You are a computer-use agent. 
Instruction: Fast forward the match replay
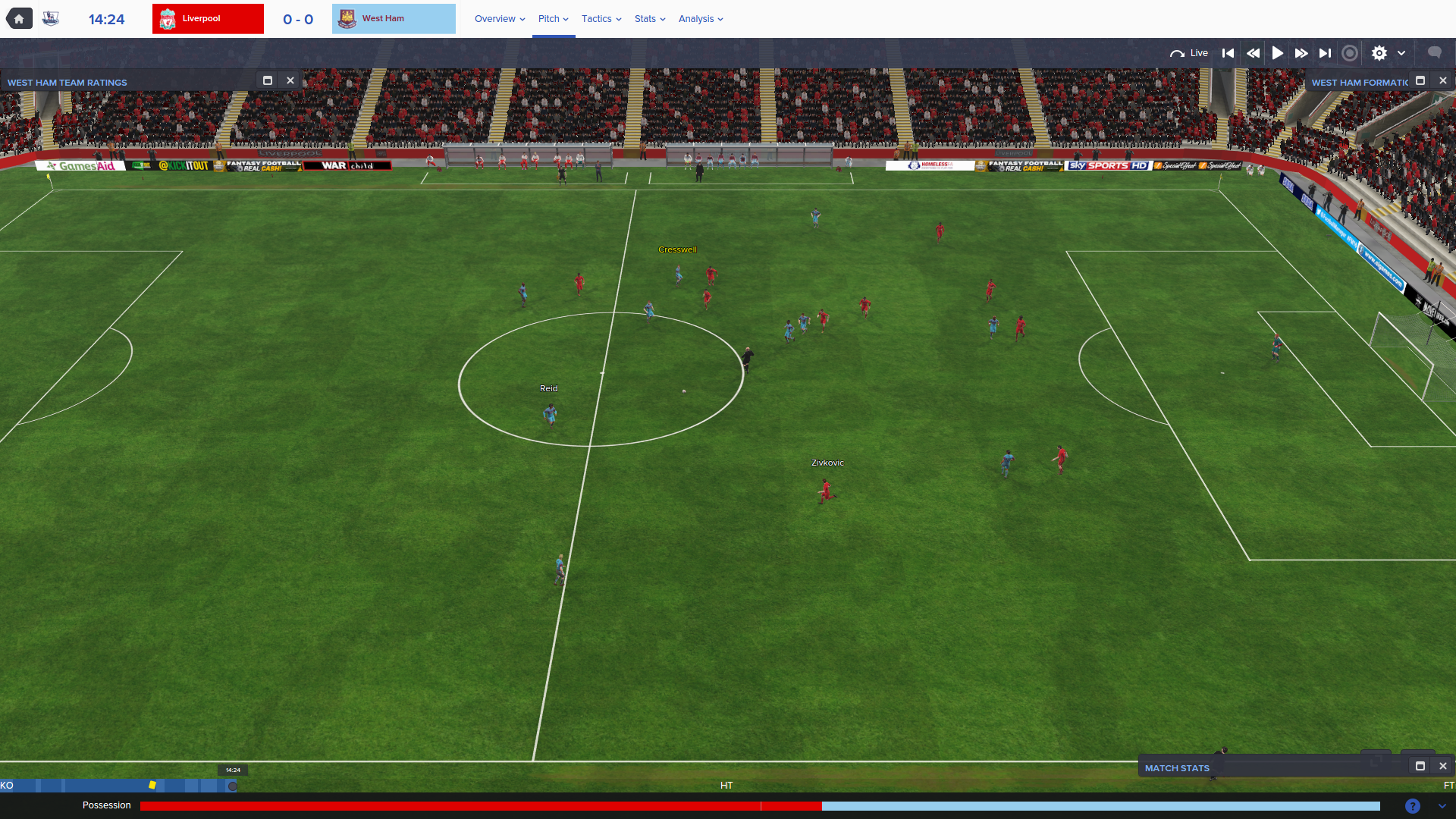(x=1301, y=53)
